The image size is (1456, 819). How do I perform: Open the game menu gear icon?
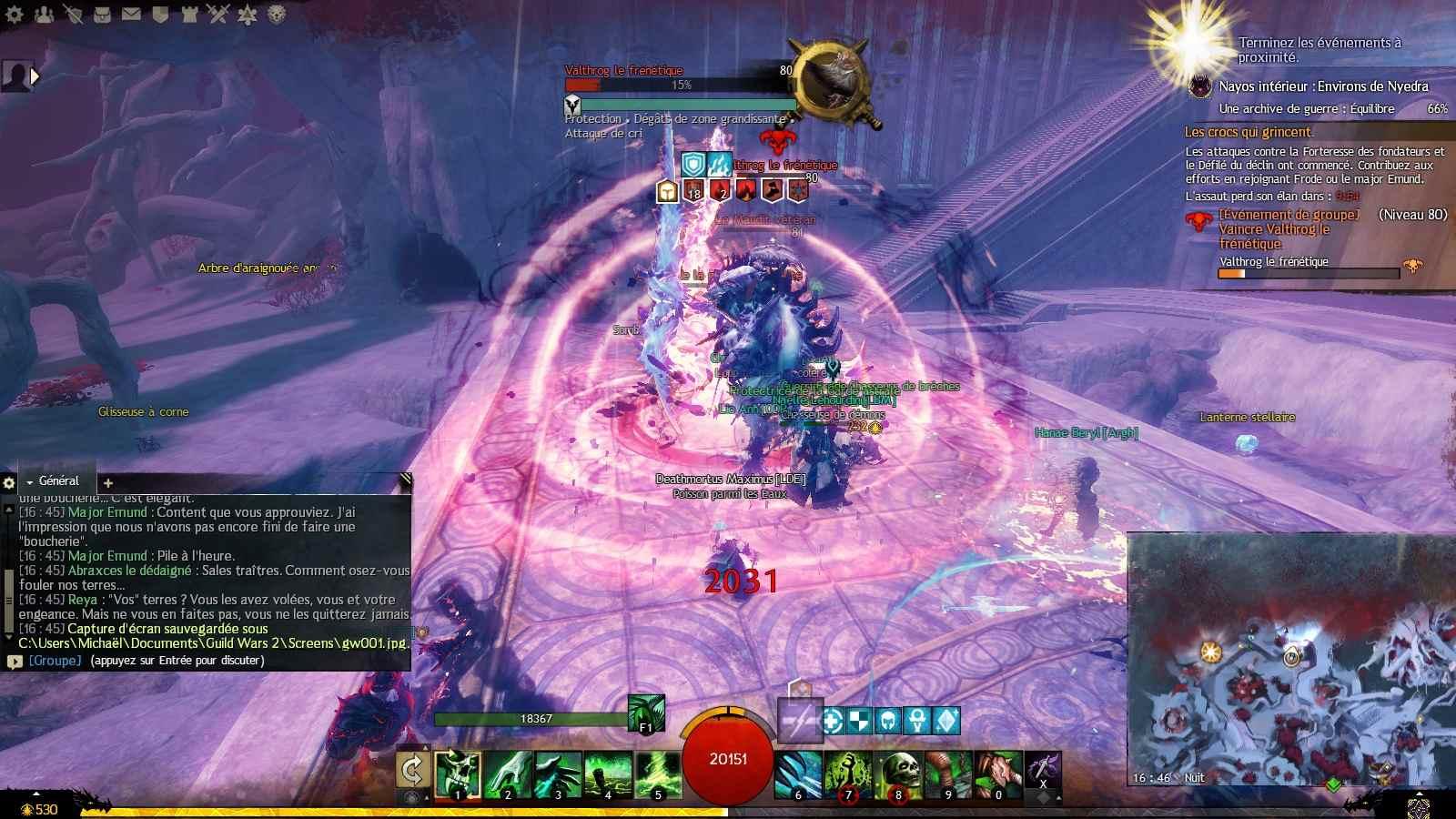[15, 15]
